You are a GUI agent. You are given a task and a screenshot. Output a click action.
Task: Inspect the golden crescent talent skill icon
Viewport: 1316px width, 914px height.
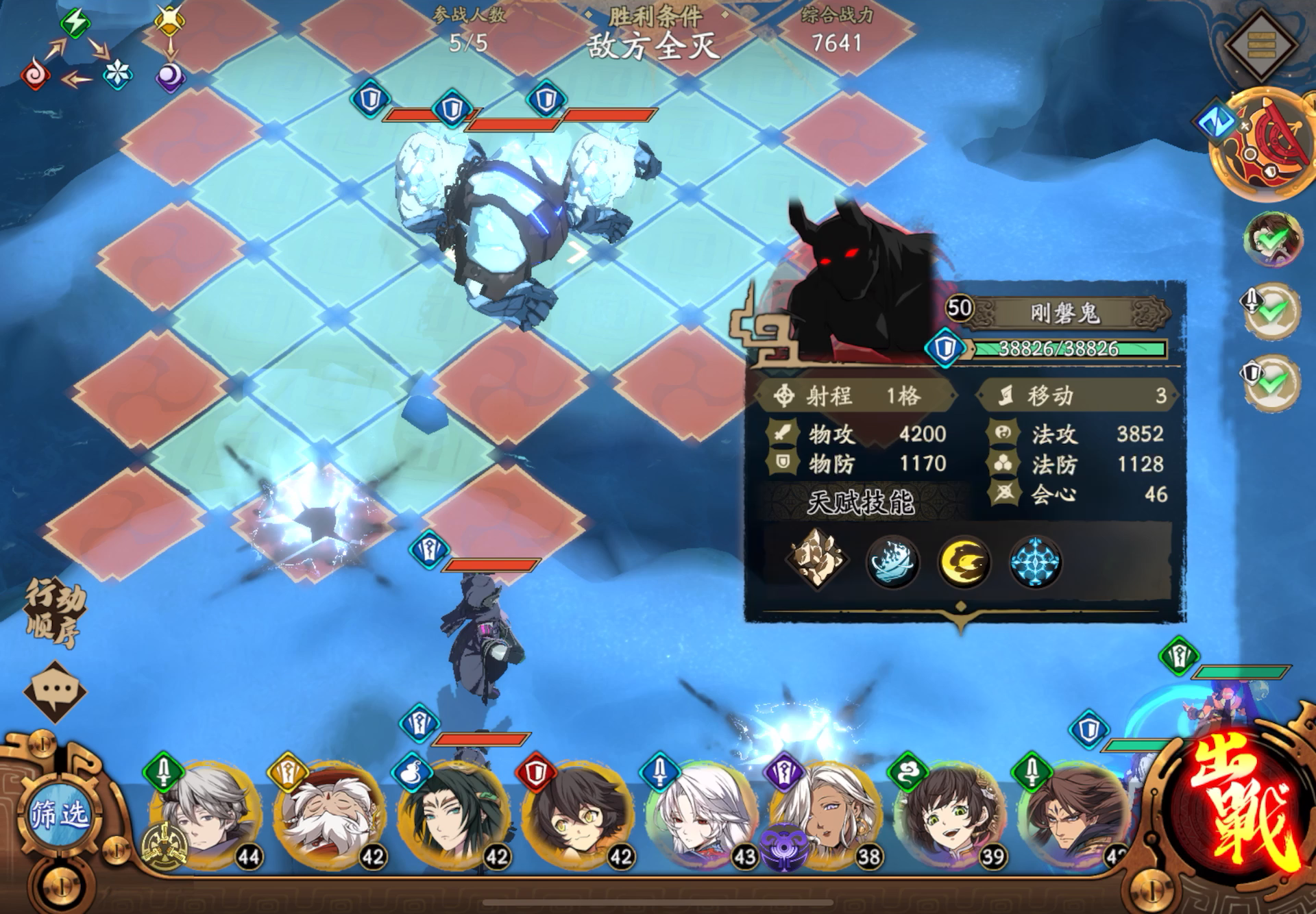964,561
